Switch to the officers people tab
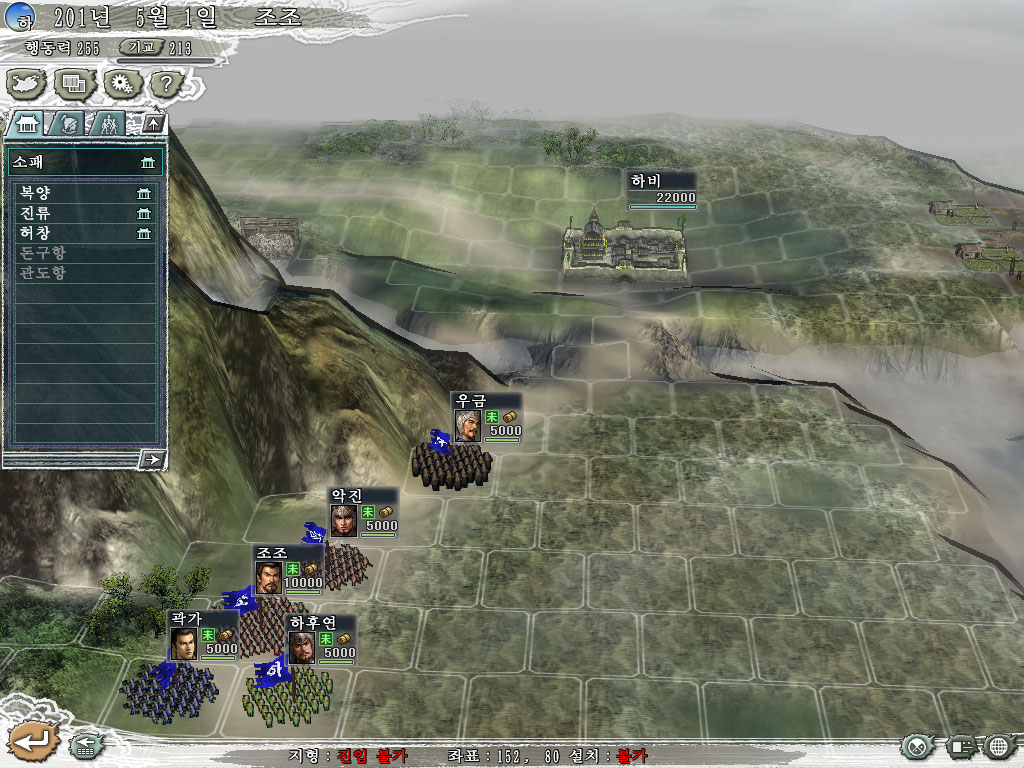Screen dimensions: 1024x768 point(109,123)
